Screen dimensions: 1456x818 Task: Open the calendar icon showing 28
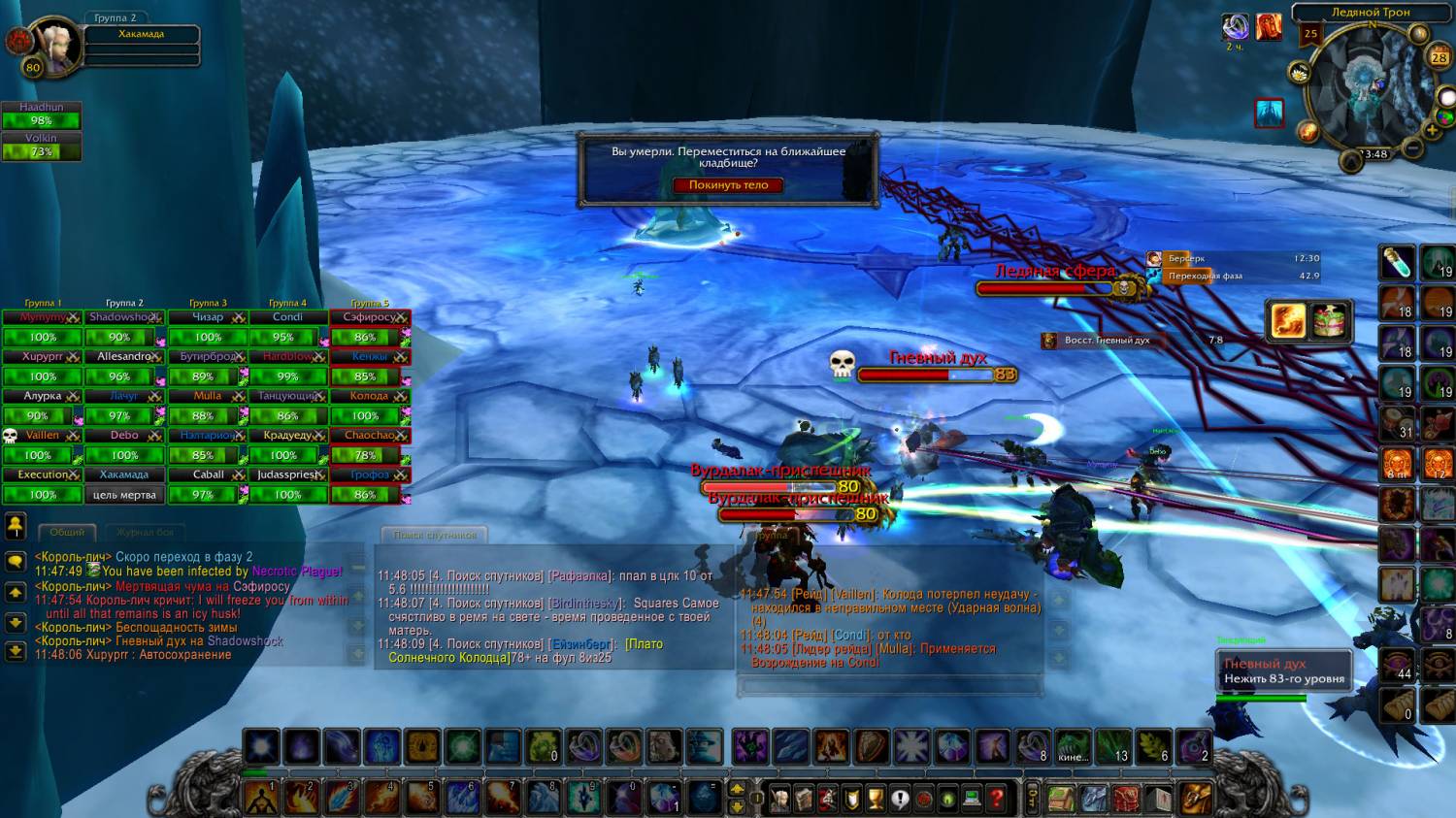(1439, 57)
